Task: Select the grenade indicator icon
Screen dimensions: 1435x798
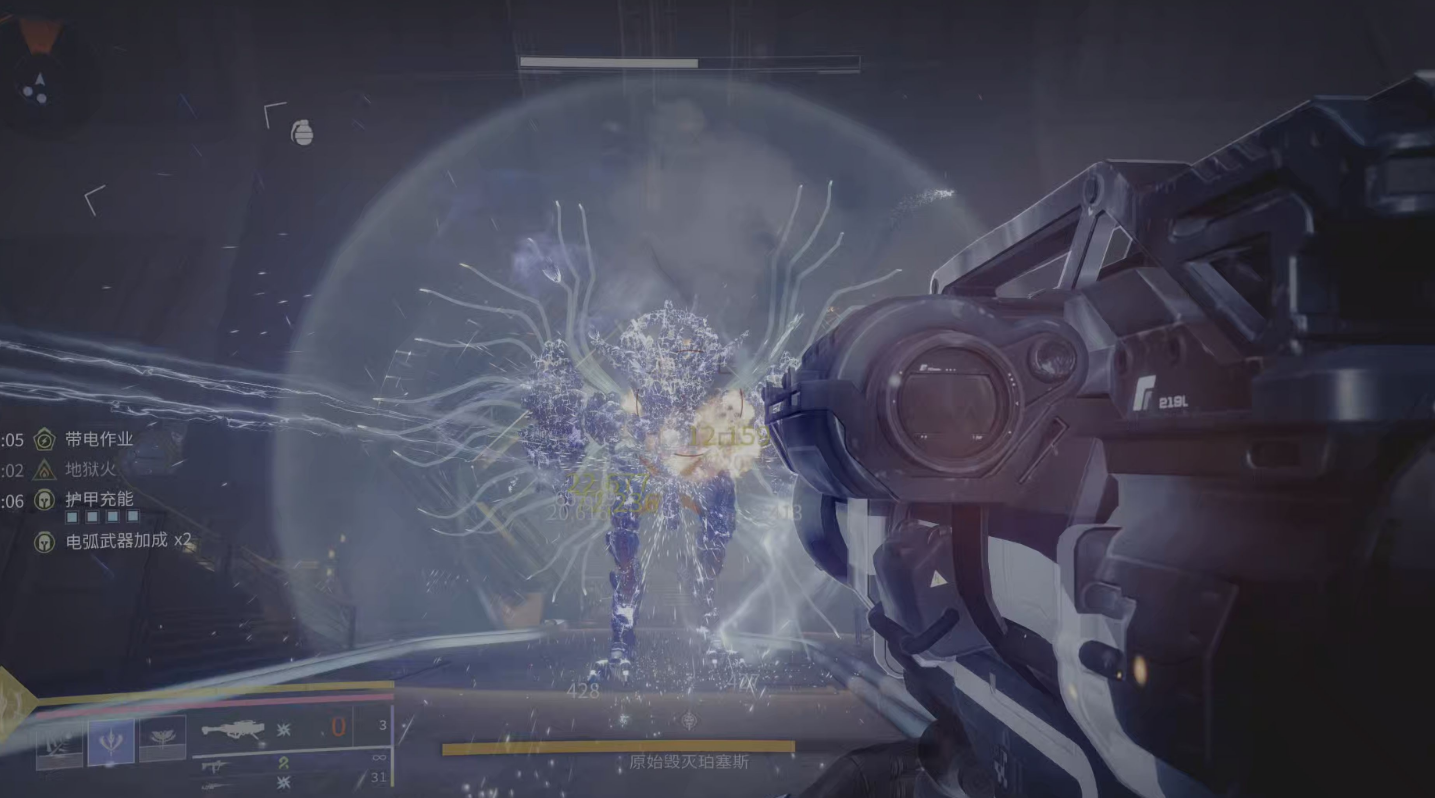Action: click(x=302, y=132)
